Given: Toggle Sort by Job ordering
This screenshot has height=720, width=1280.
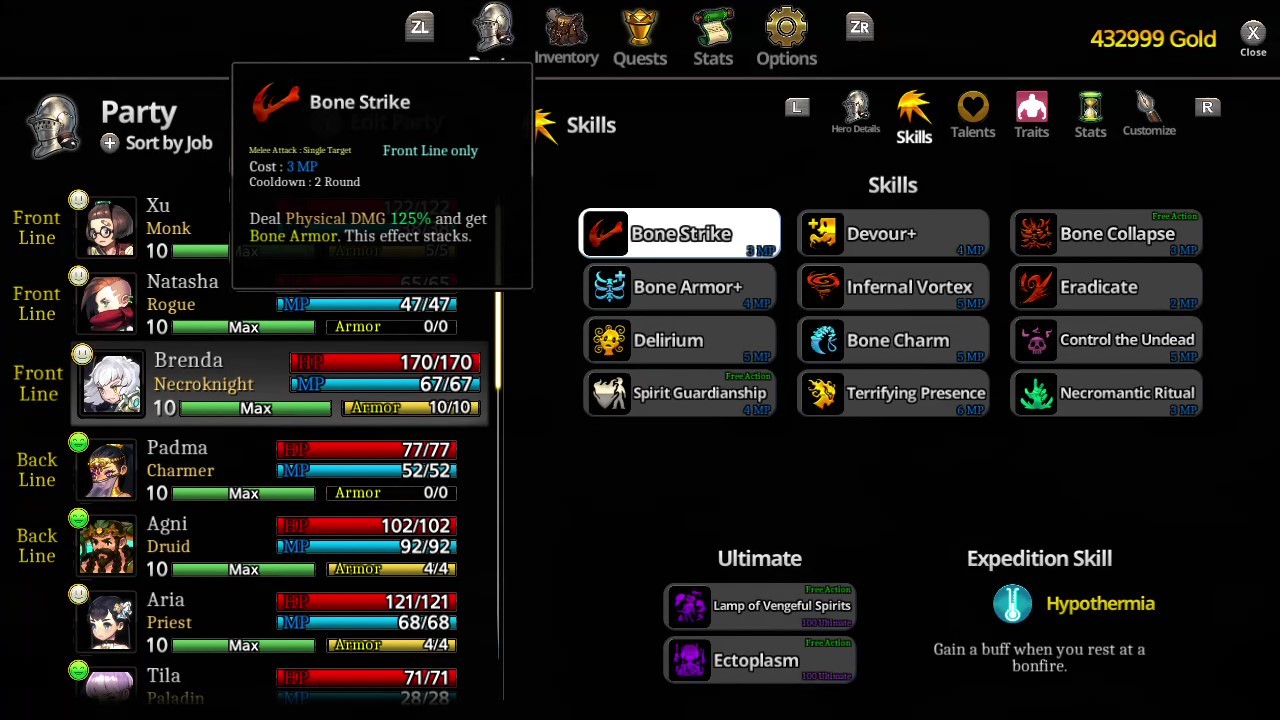Looking at the screenshot, I should click(156, 142).
